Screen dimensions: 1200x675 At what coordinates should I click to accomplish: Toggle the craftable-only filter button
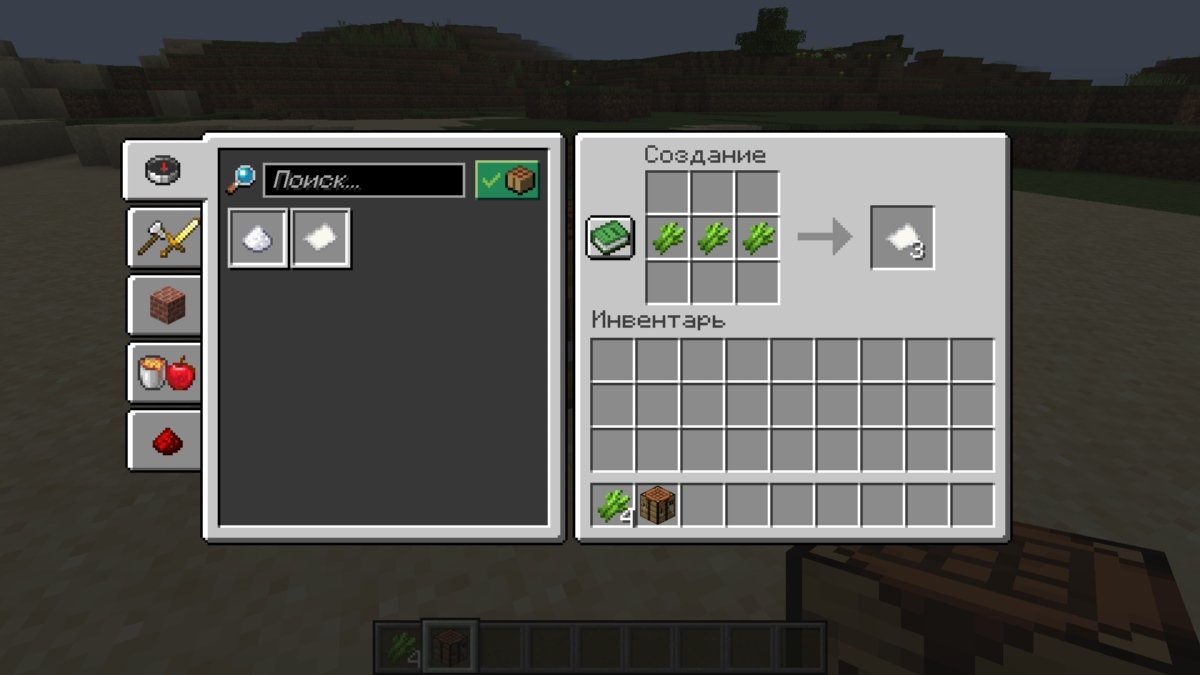tap(507, 181)
